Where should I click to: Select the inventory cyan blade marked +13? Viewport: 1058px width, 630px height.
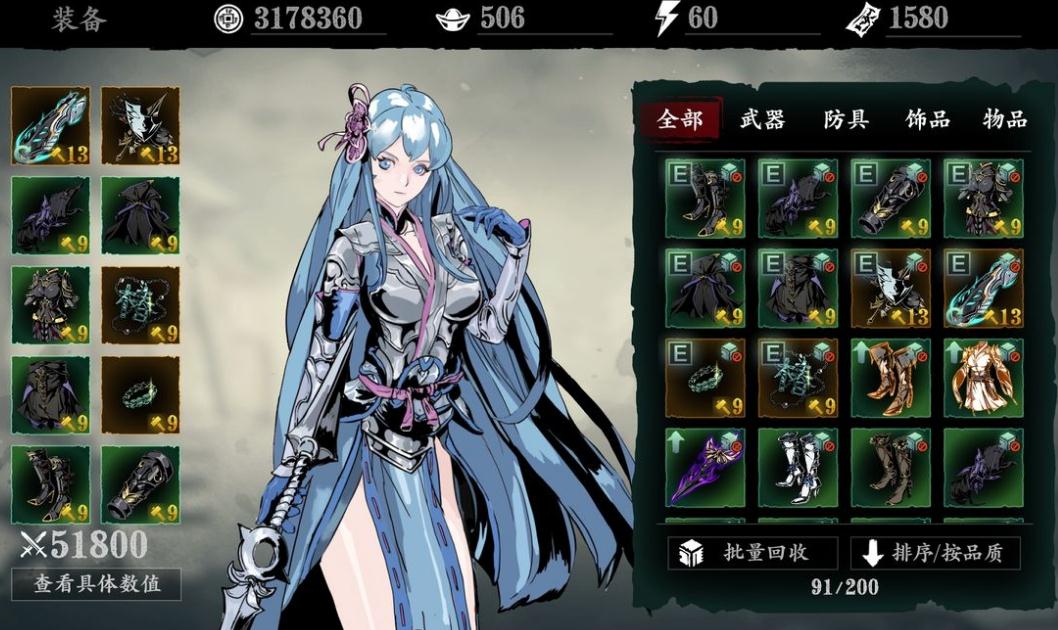coord(983,288)
